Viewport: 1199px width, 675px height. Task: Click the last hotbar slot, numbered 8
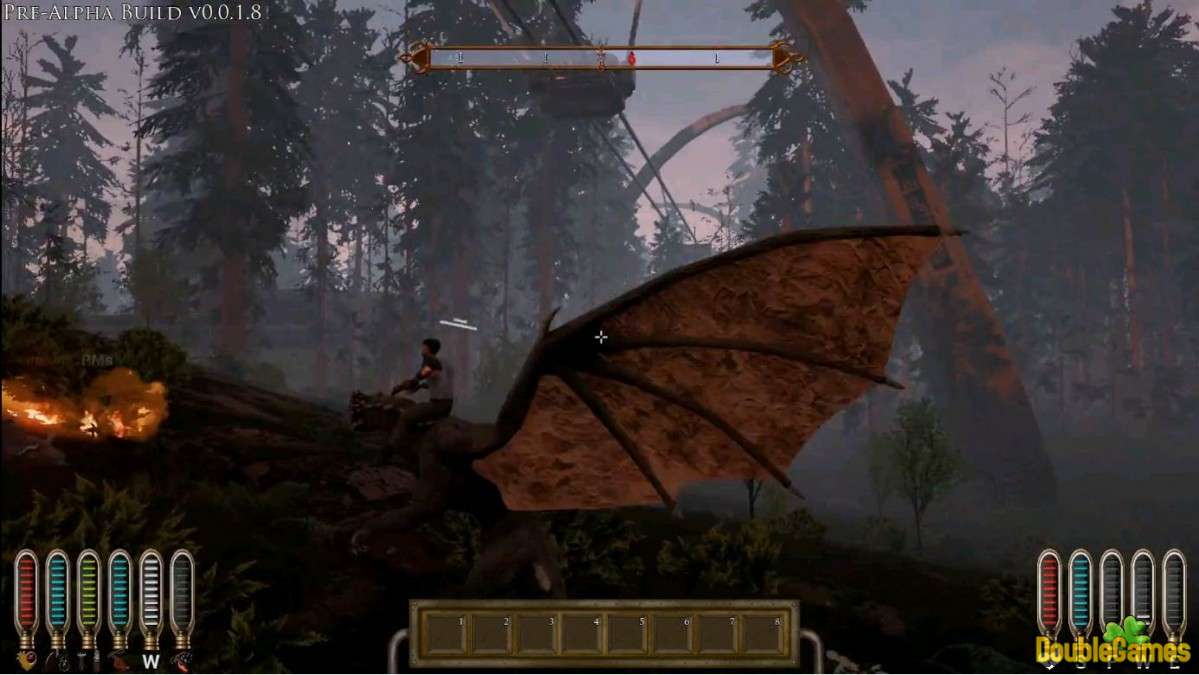[762, 634]
